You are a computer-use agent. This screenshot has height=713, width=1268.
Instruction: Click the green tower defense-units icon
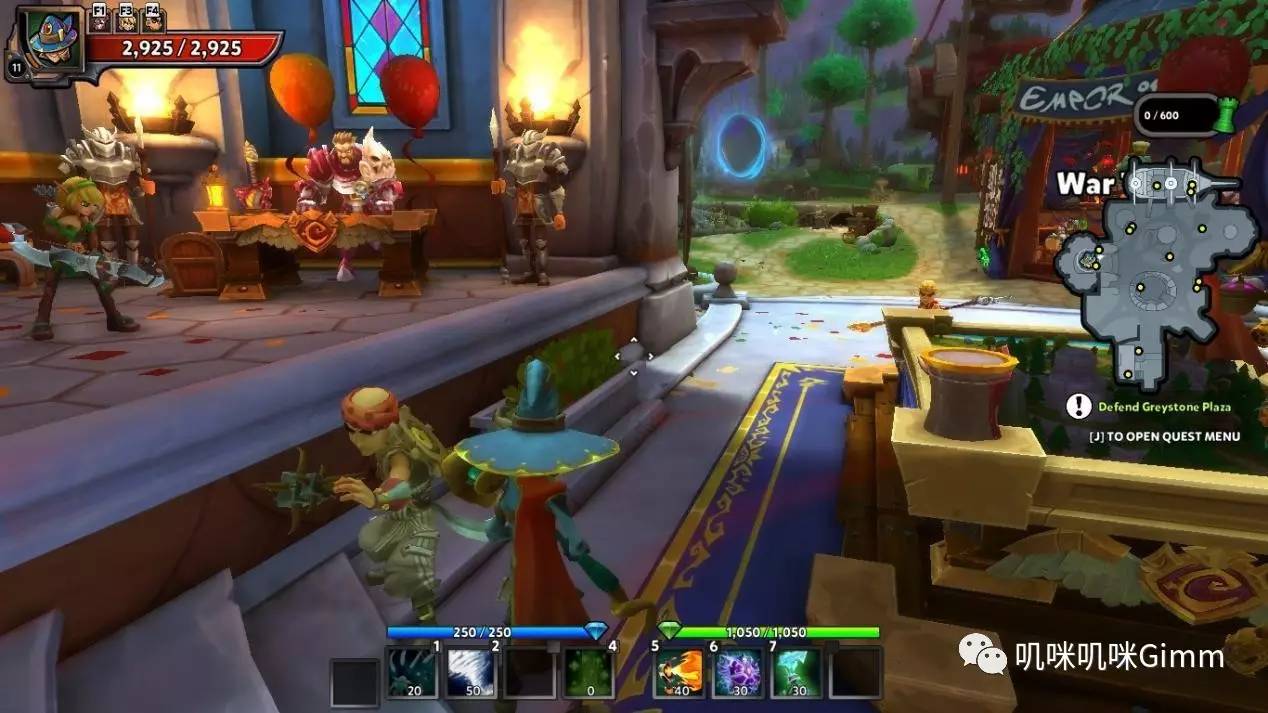pos(1221,116)
